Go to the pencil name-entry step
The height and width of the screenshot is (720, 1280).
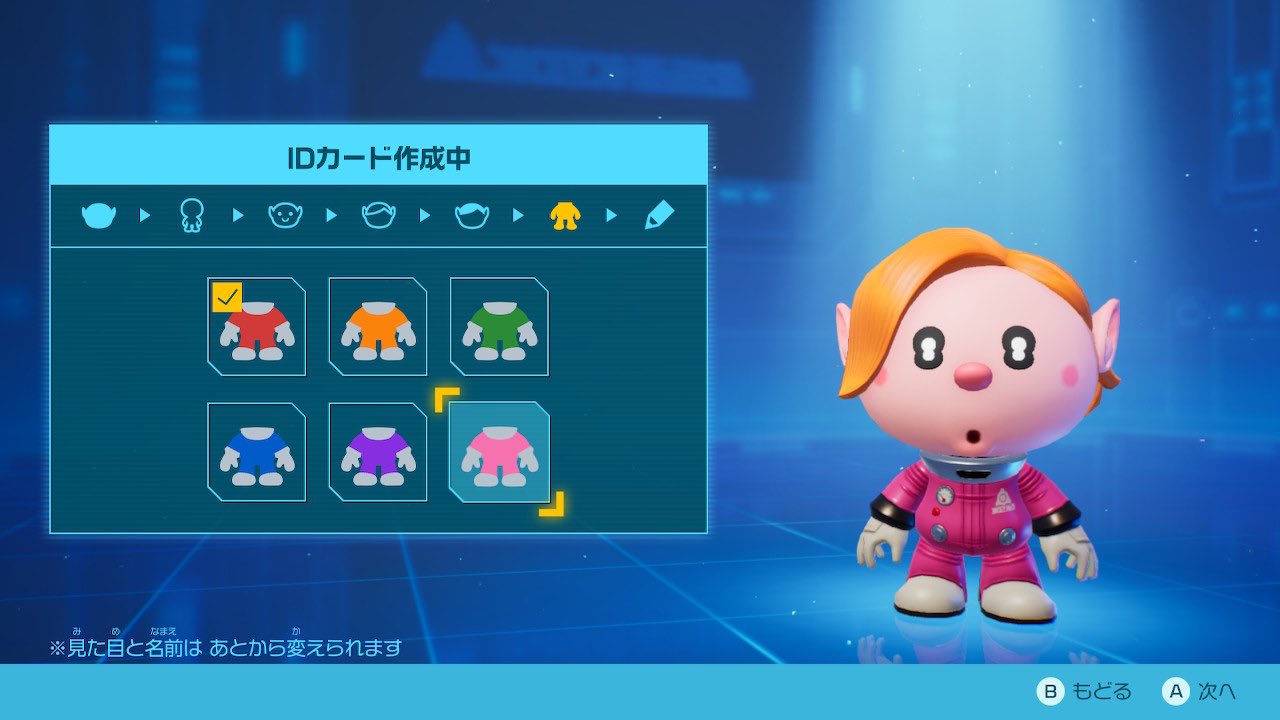point(659,215)
